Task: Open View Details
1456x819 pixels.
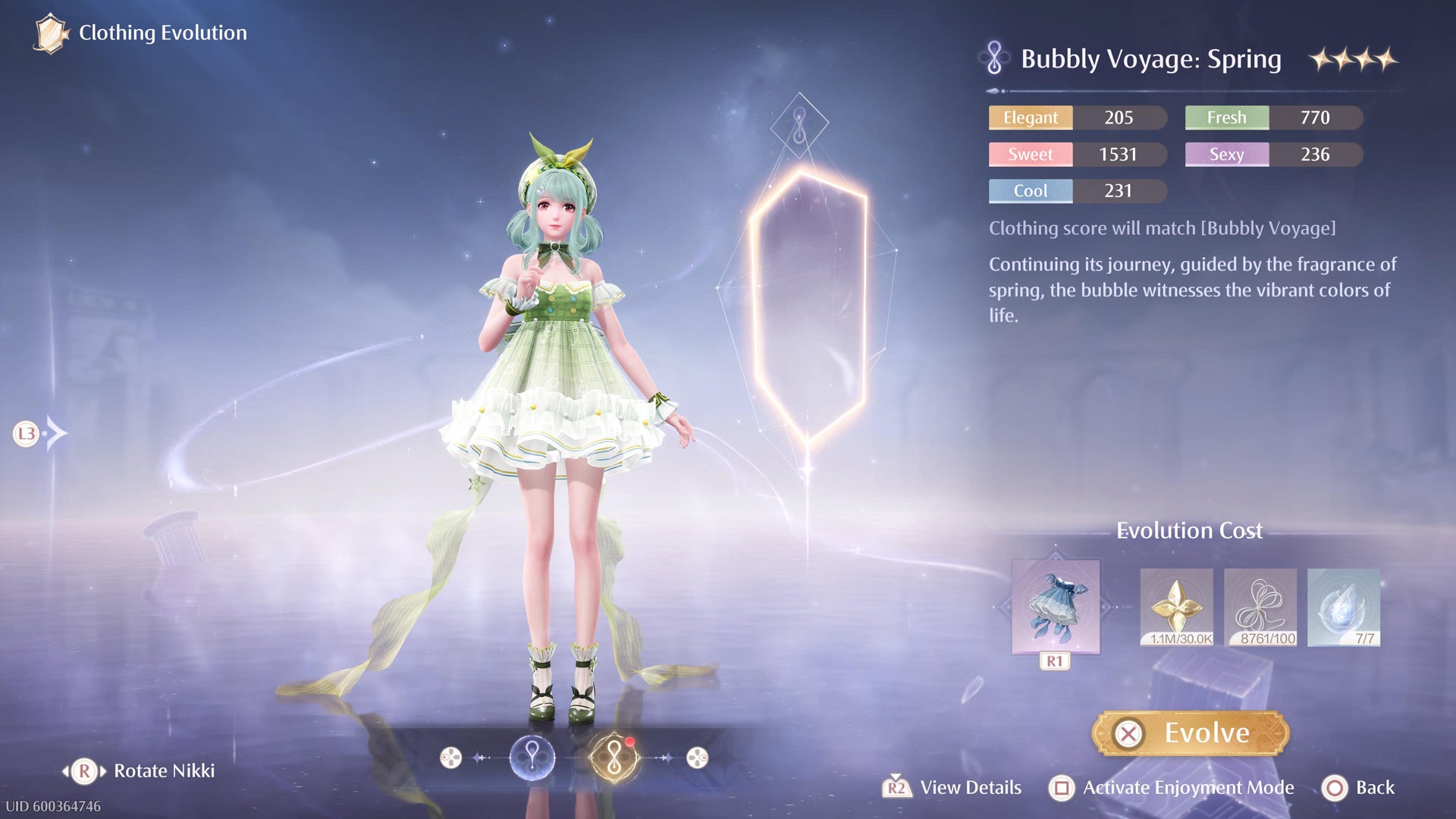Action: tap(969, 787)
